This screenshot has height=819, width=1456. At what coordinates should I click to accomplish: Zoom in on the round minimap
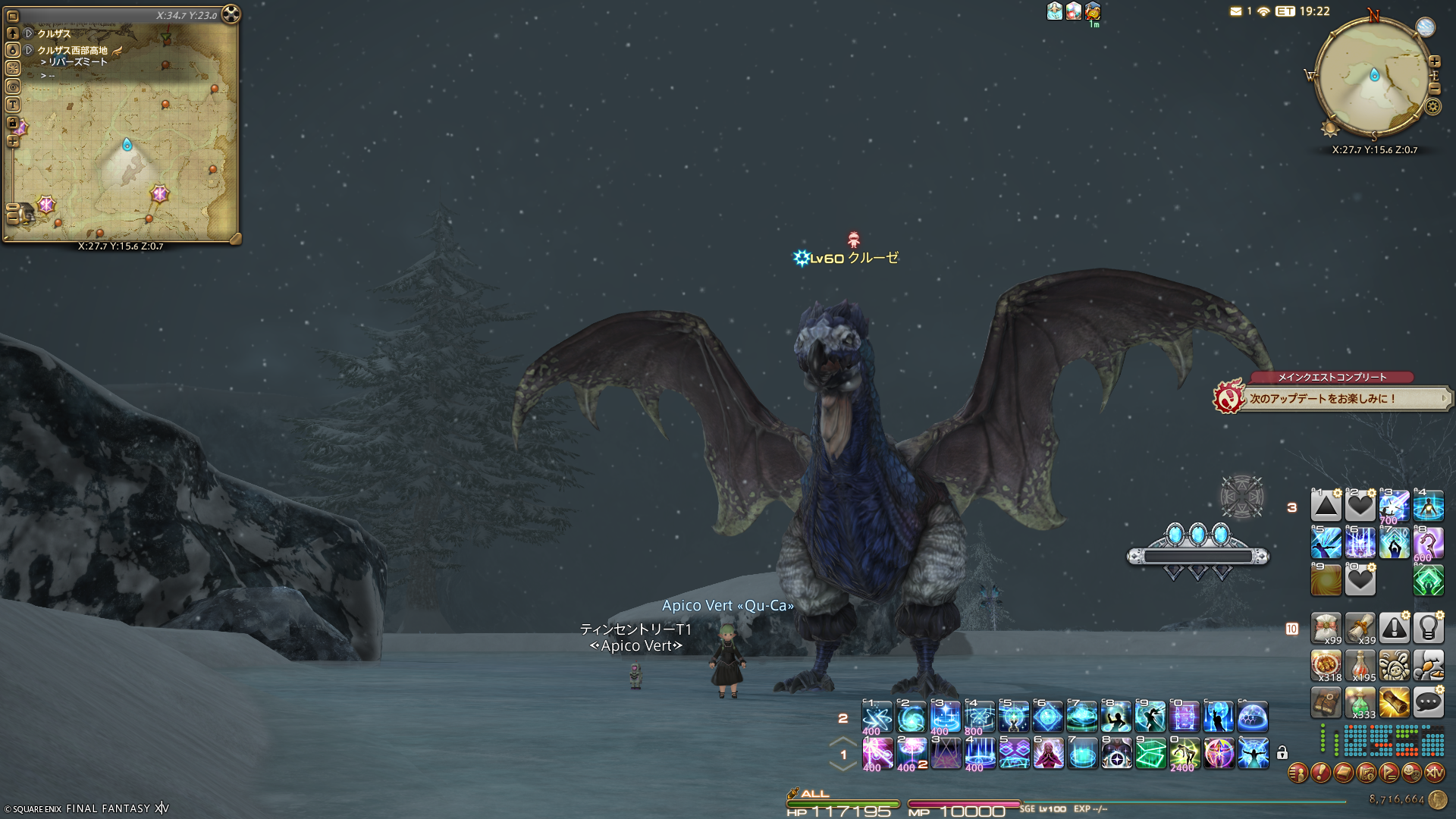(x=1435, y=61)
